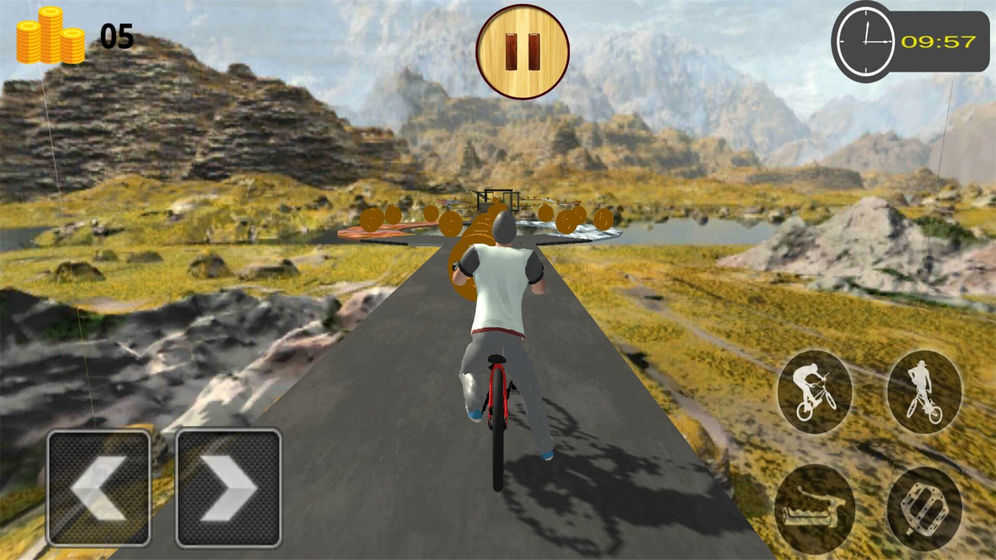Steer right with the right arrow button

(228, 488)
